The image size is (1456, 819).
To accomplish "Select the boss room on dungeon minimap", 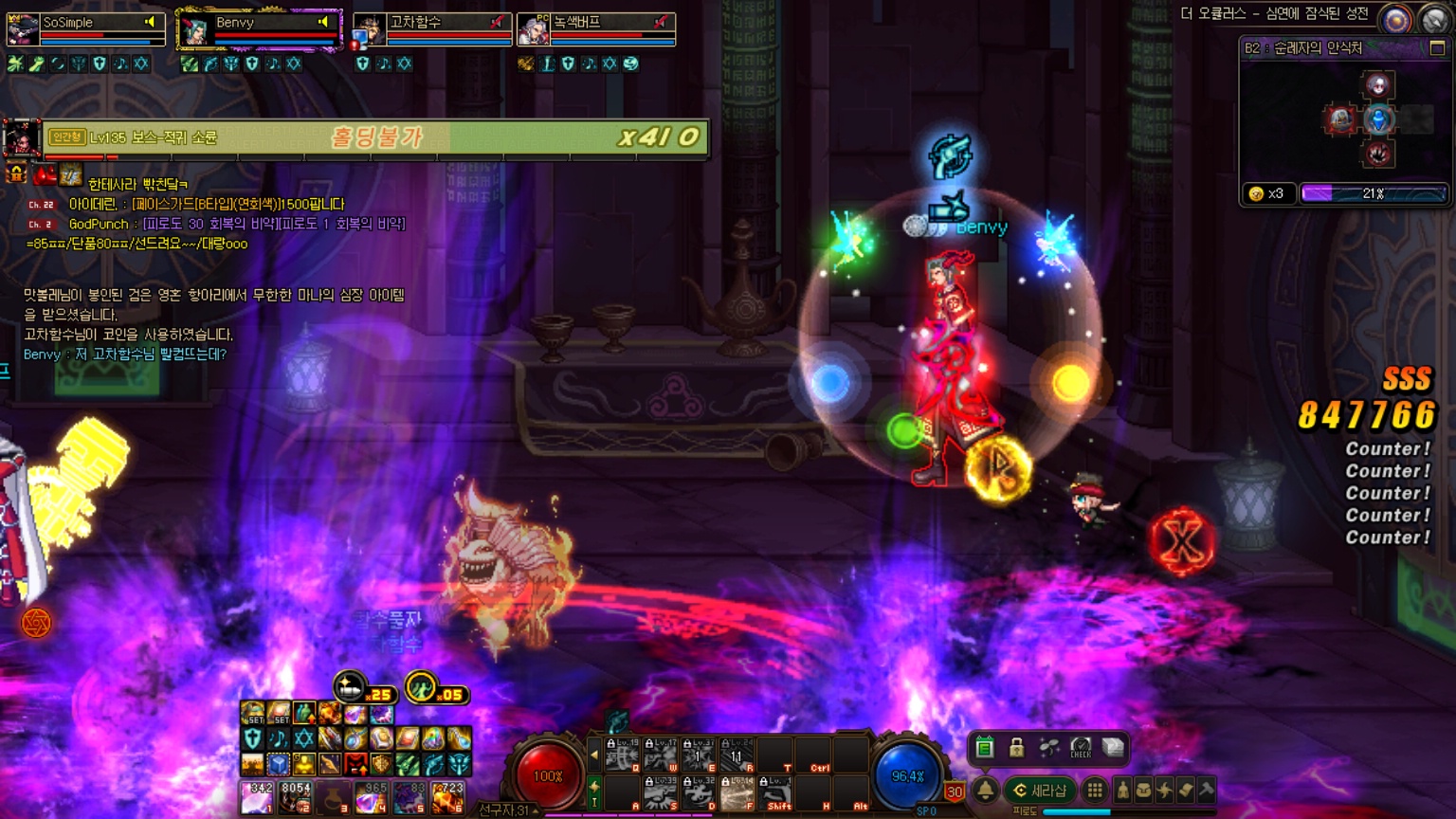I will tap(1379, 153).
